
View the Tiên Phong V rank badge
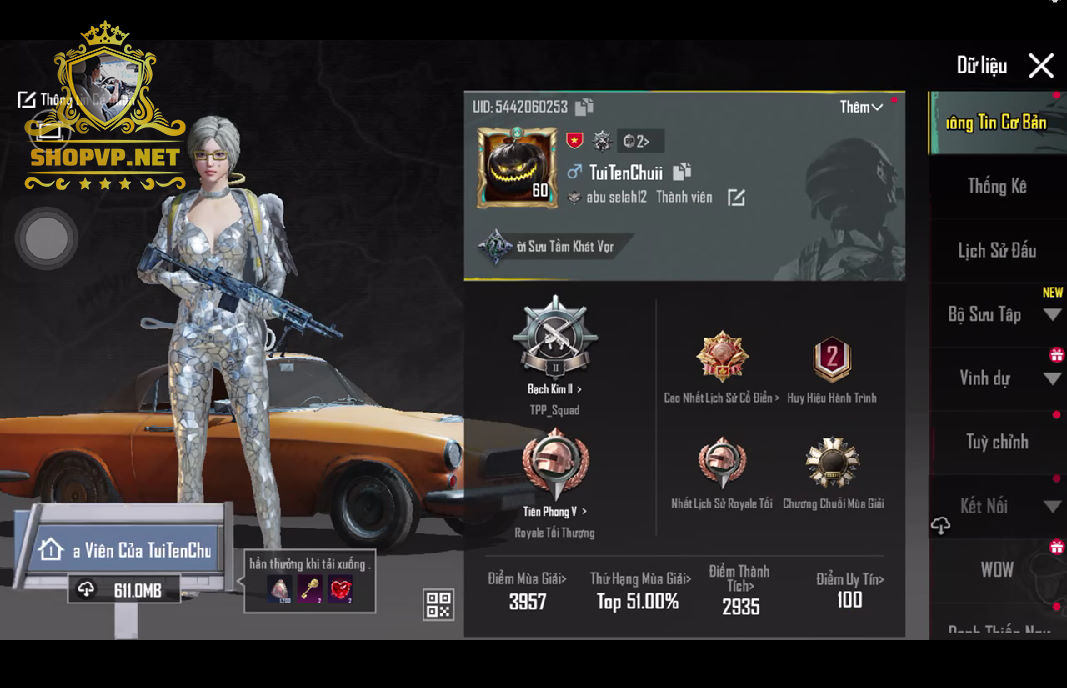click(x=555, y=467)
